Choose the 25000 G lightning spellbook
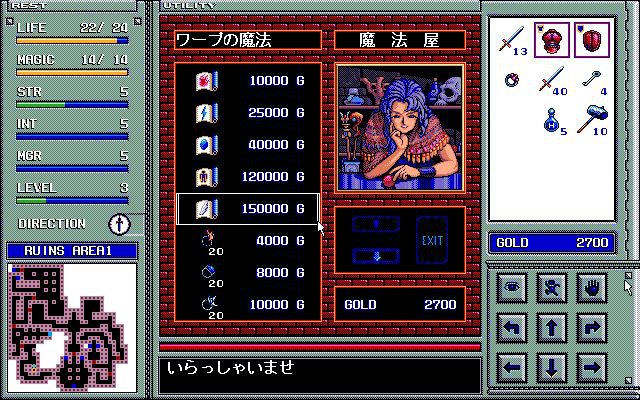 (247, 112)
